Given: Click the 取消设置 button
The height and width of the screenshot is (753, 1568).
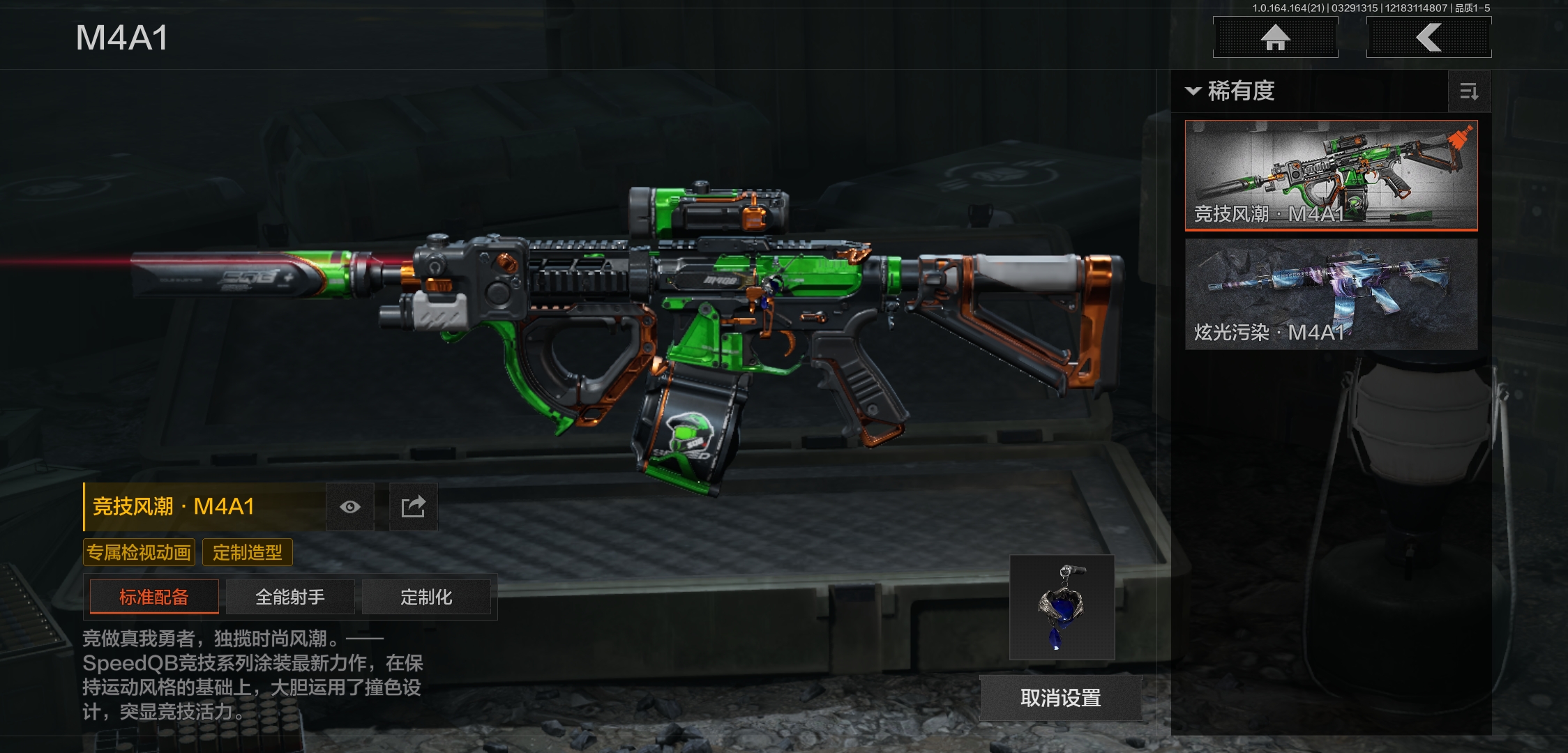Looking at the screenshot, I should pos(1060,698).
